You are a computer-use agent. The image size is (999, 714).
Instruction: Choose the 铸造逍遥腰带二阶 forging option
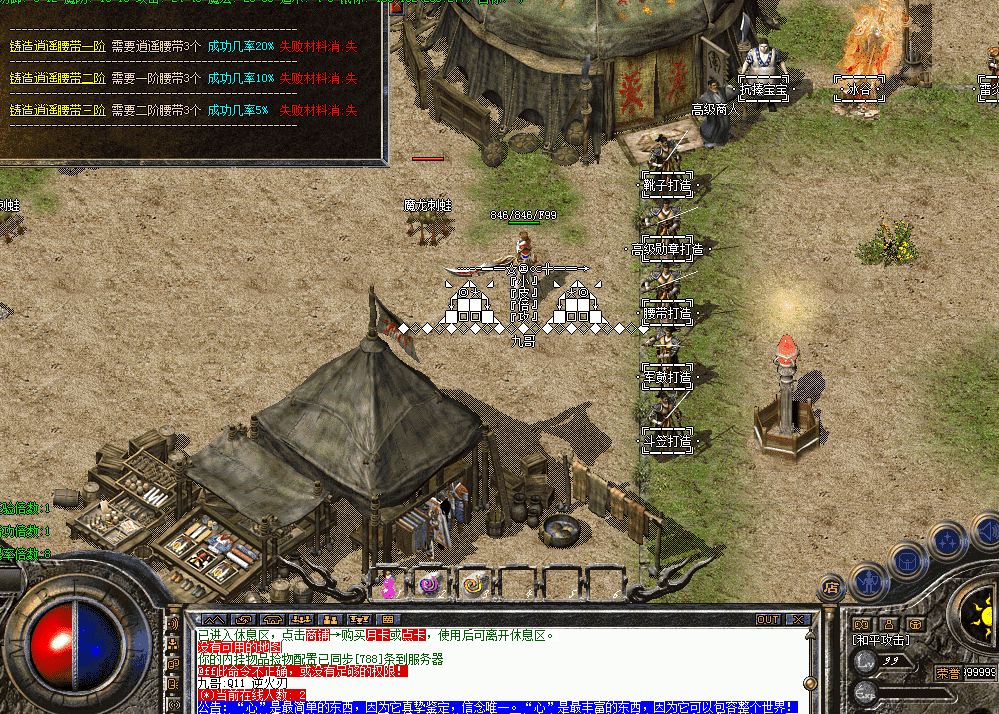[57, 78]
